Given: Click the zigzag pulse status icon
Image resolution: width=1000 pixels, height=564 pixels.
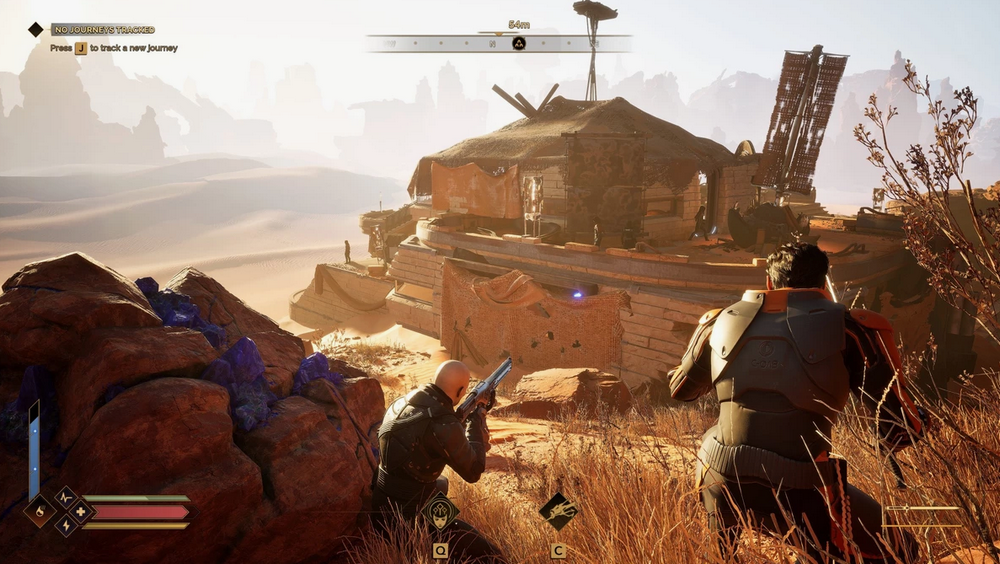Looking at the screenshot, I should coord(66,497).
